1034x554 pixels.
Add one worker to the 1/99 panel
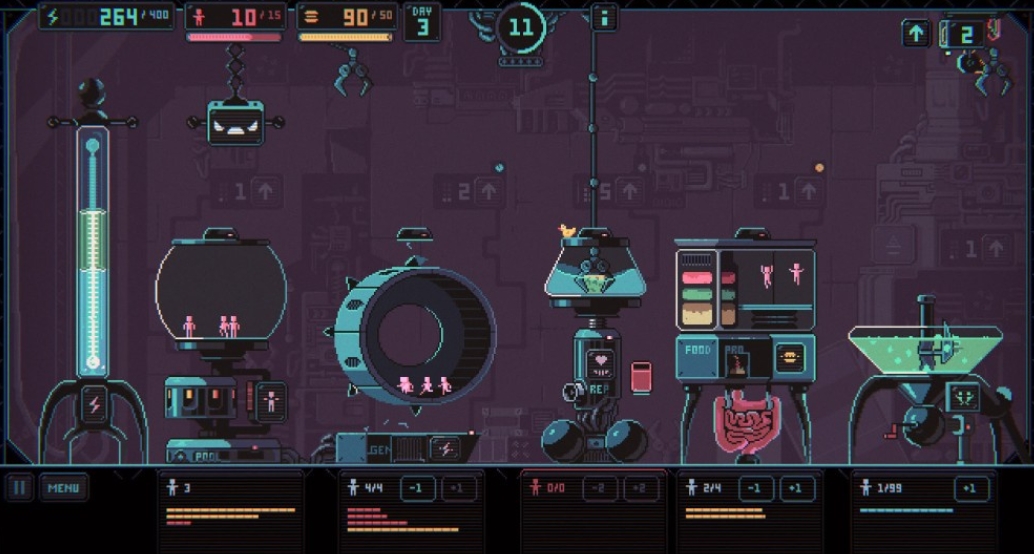coord(967,489)
